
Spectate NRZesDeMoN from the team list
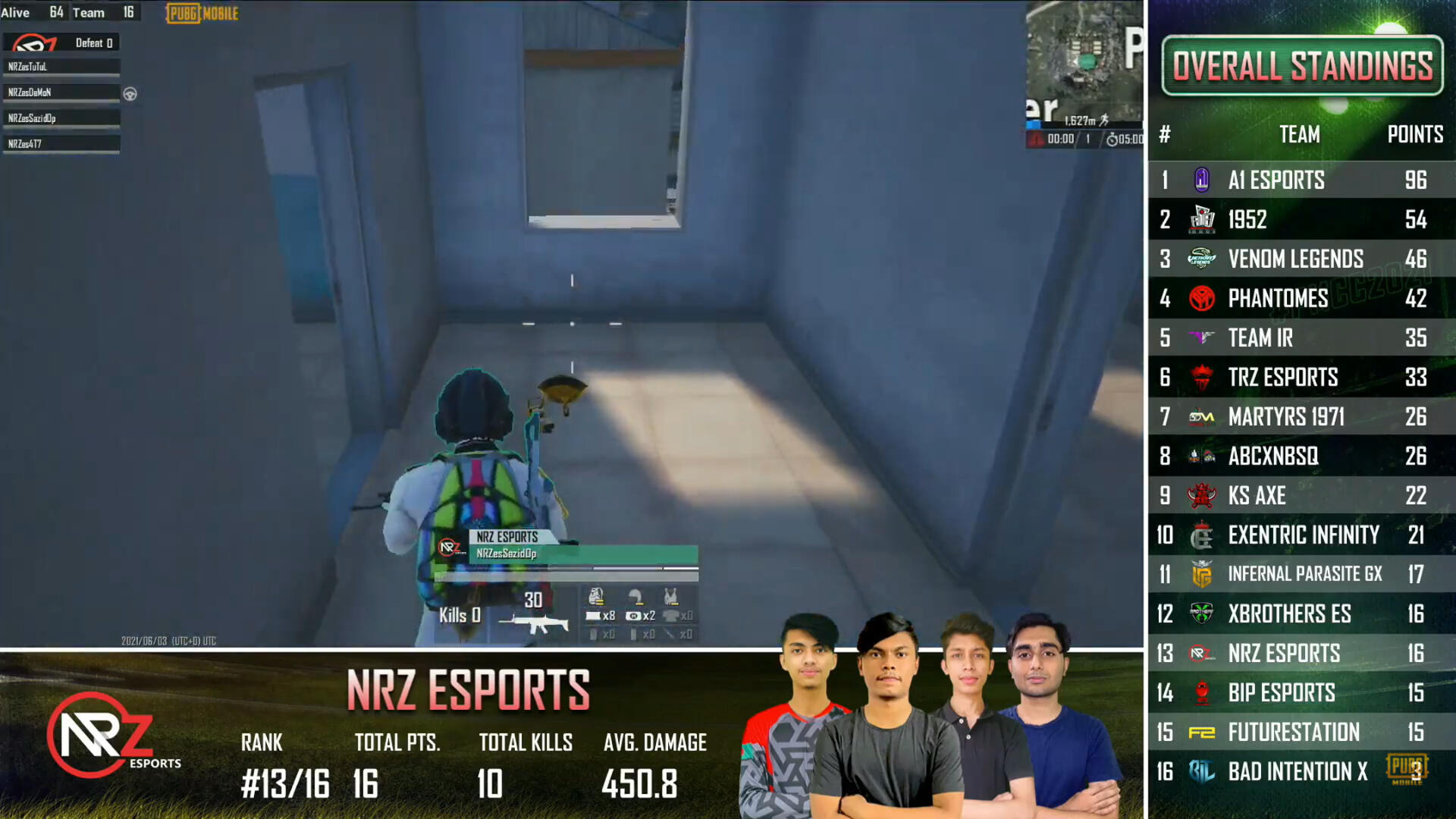(x=61, y=93)
